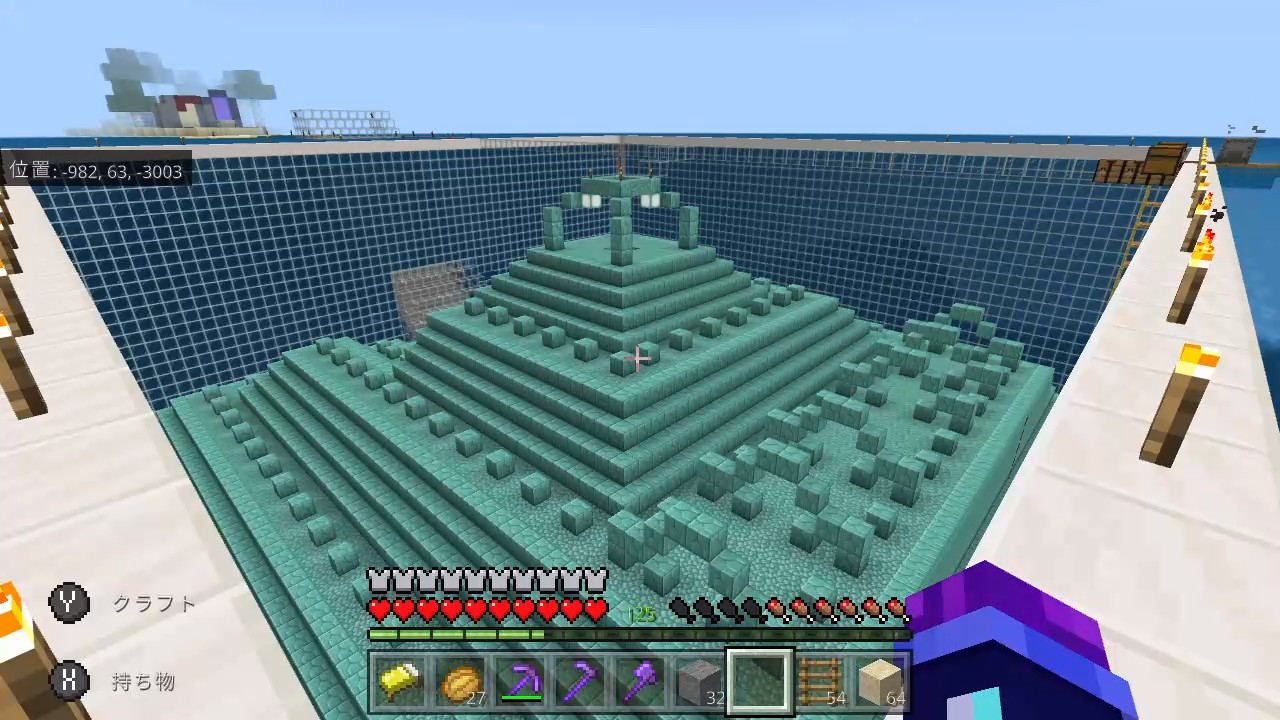The height and width of the screenshot is (720, 1280).
Task: Click the Y button prompt icon
Action: (x=68, y=602)
